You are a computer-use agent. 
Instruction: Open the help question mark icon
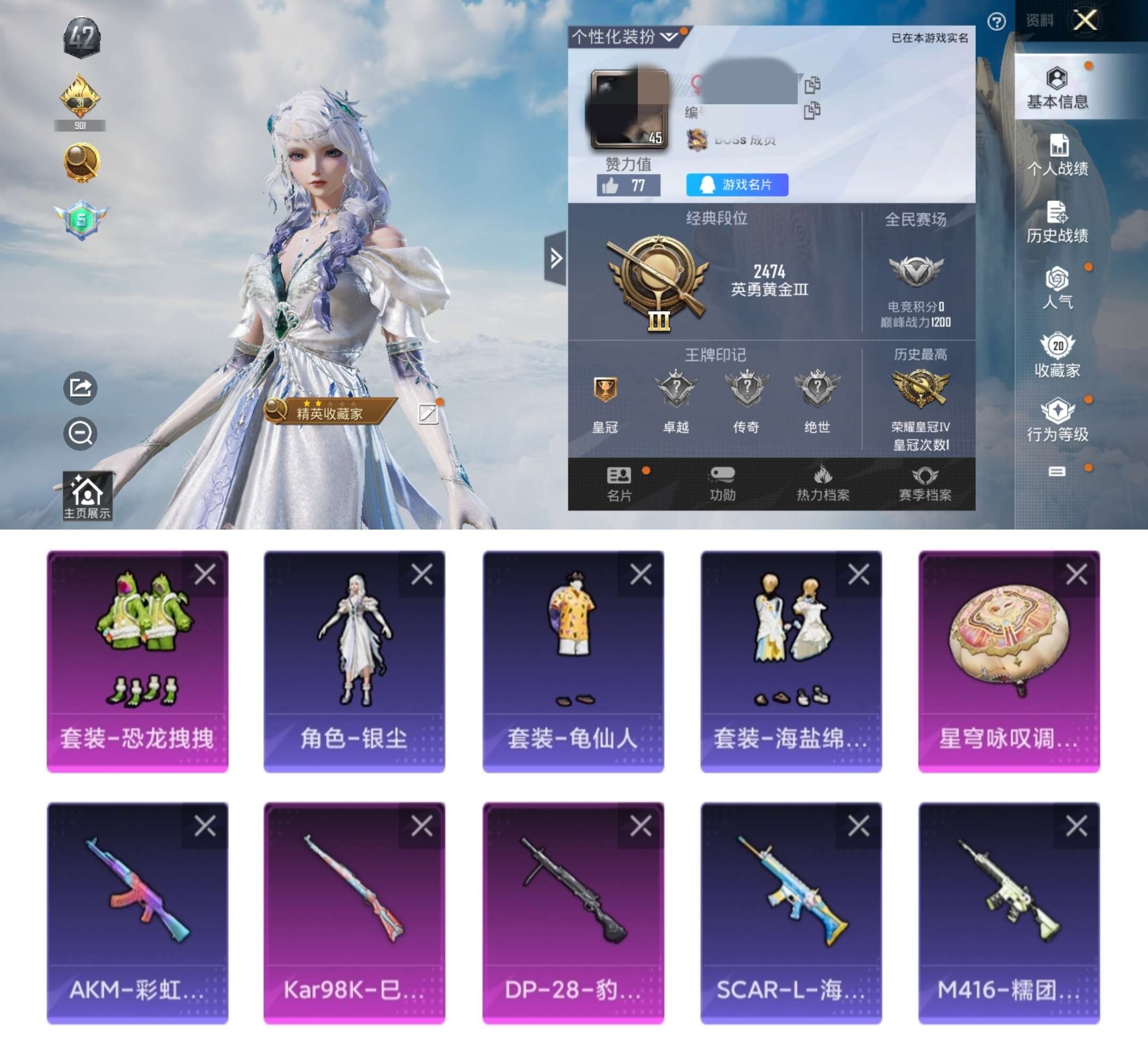pos(996,22)
